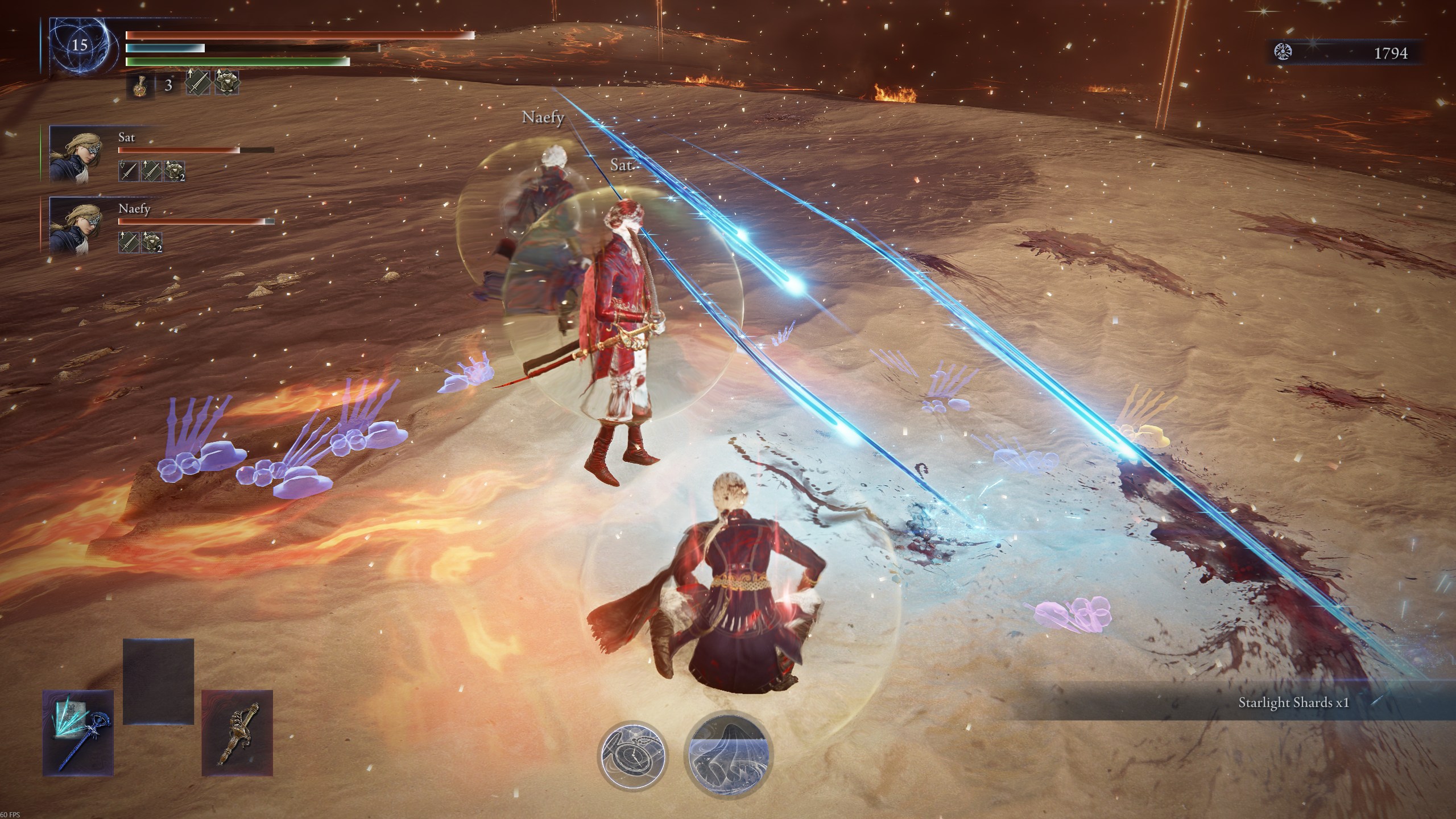Select the attack-up sword buff beside the flask
This screenshot has width=1456, height=819.
click(x=198, y=83)
